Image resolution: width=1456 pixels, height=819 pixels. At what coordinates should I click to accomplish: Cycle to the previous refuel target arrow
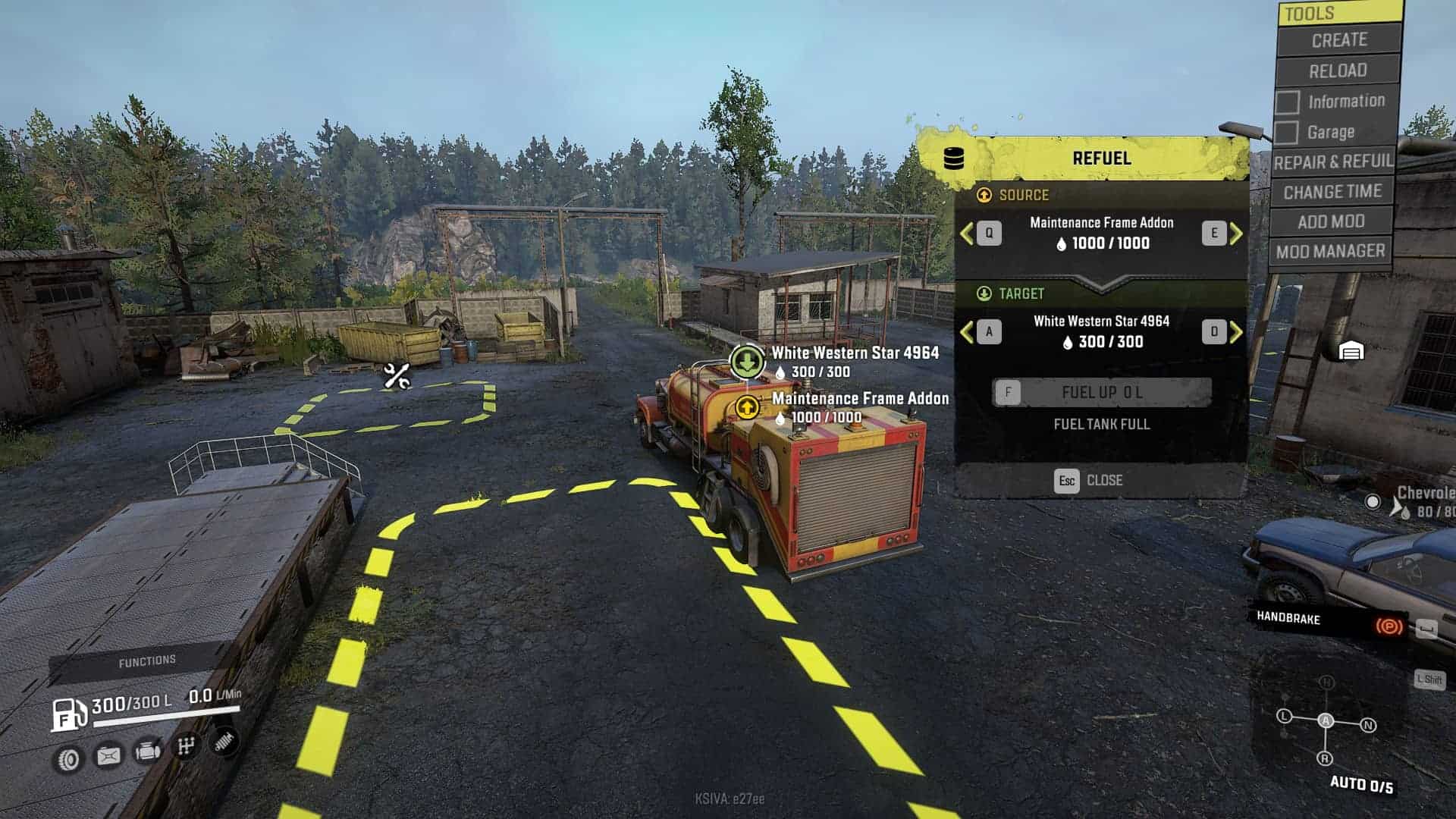(x=967, y=331)
